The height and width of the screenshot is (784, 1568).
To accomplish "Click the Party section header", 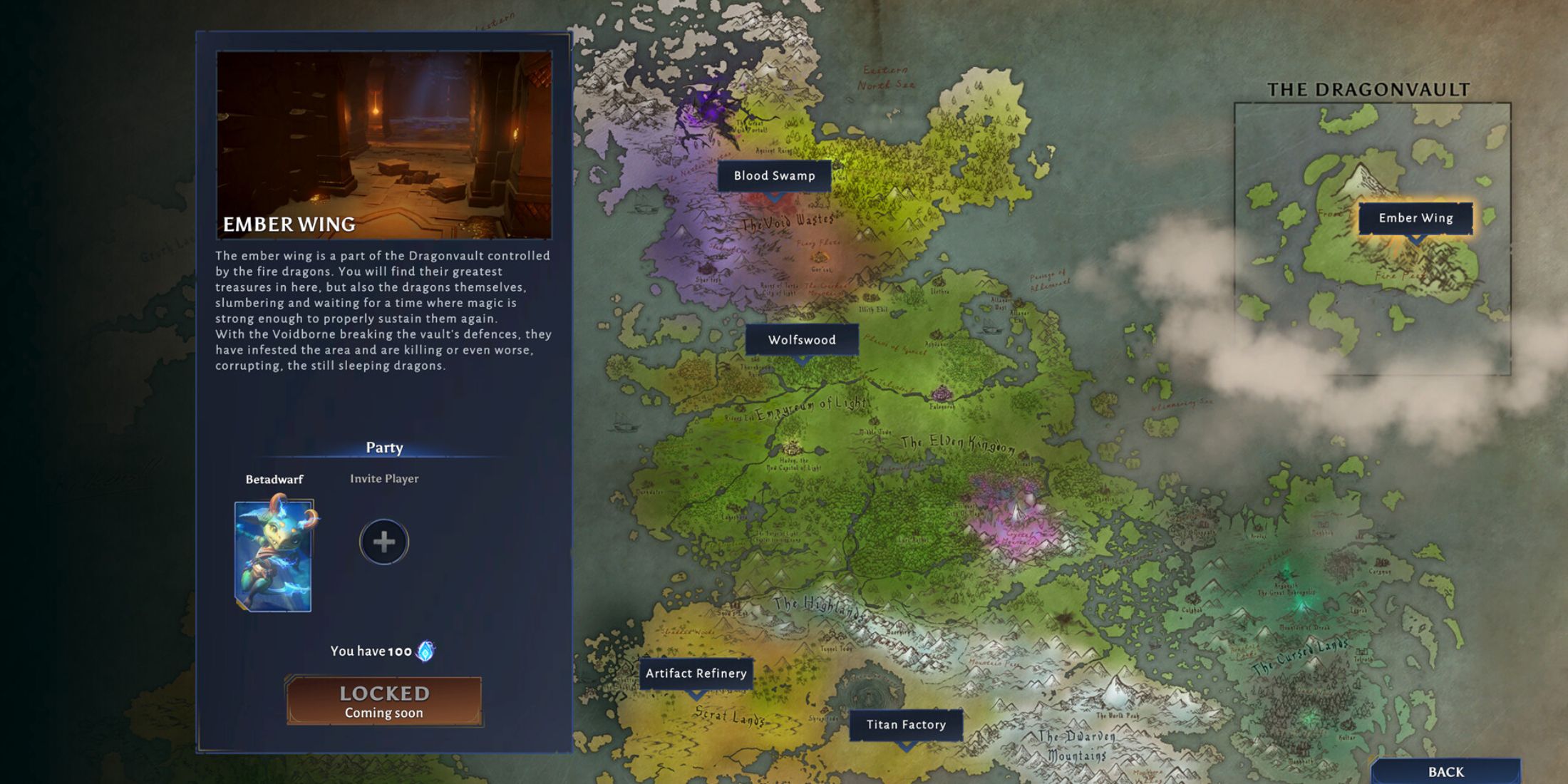I will [x=383, y=447].
